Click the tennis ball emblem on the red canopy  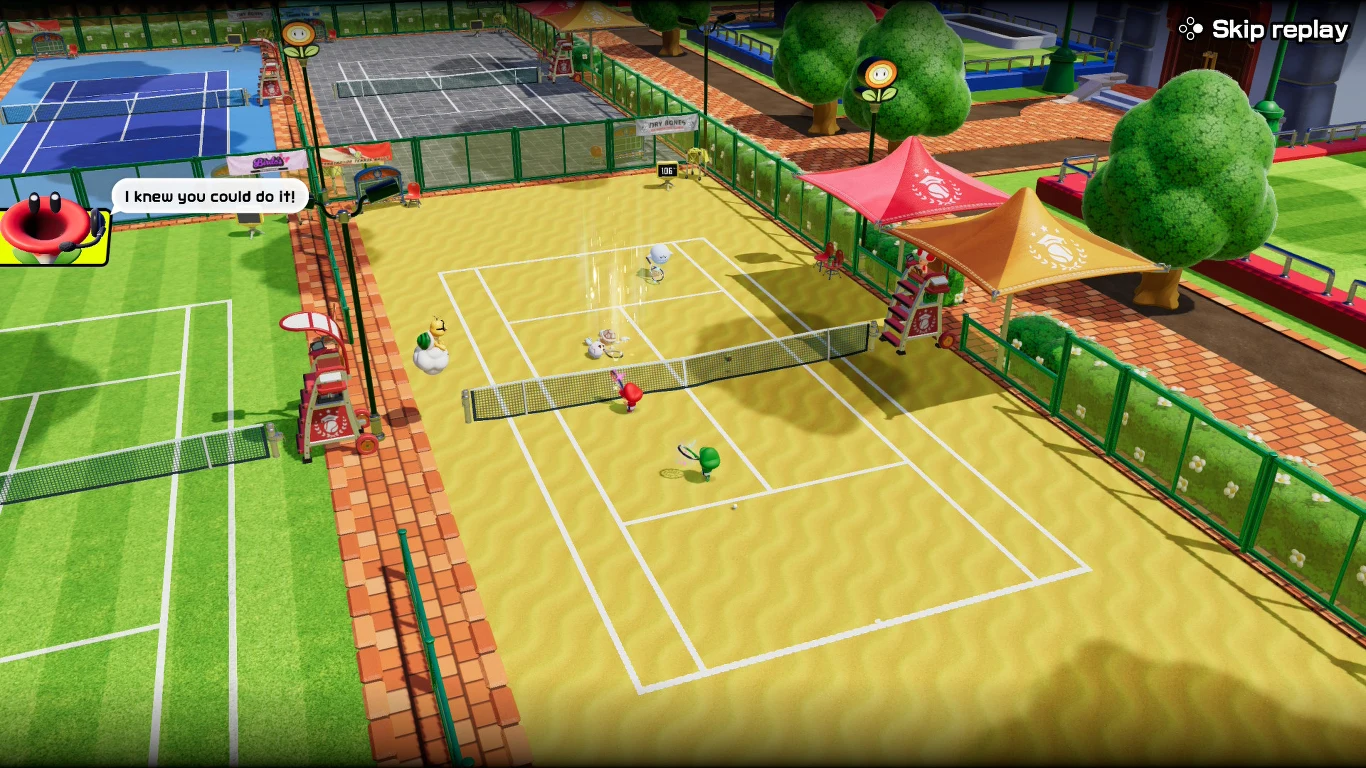[x=935, y=190]
